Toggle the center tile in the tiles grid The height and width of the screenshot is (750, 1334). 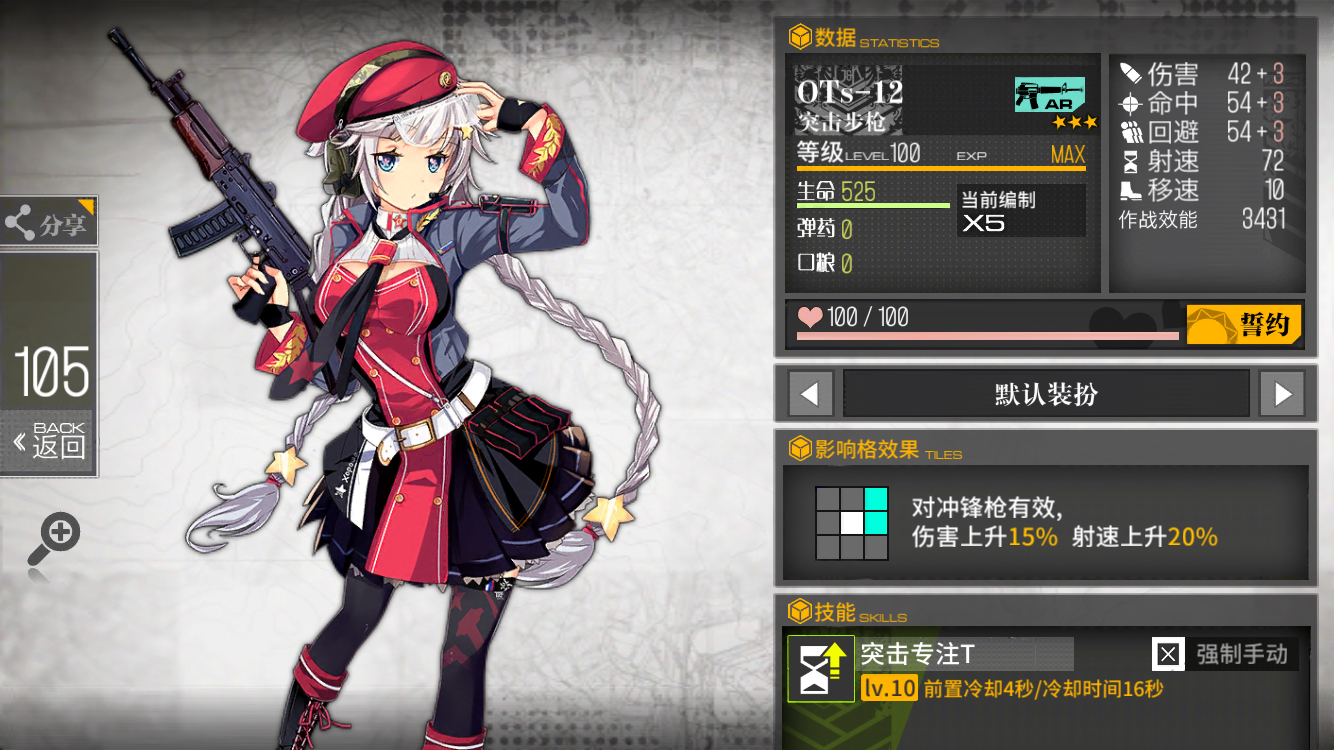click(x=851, y=521)
